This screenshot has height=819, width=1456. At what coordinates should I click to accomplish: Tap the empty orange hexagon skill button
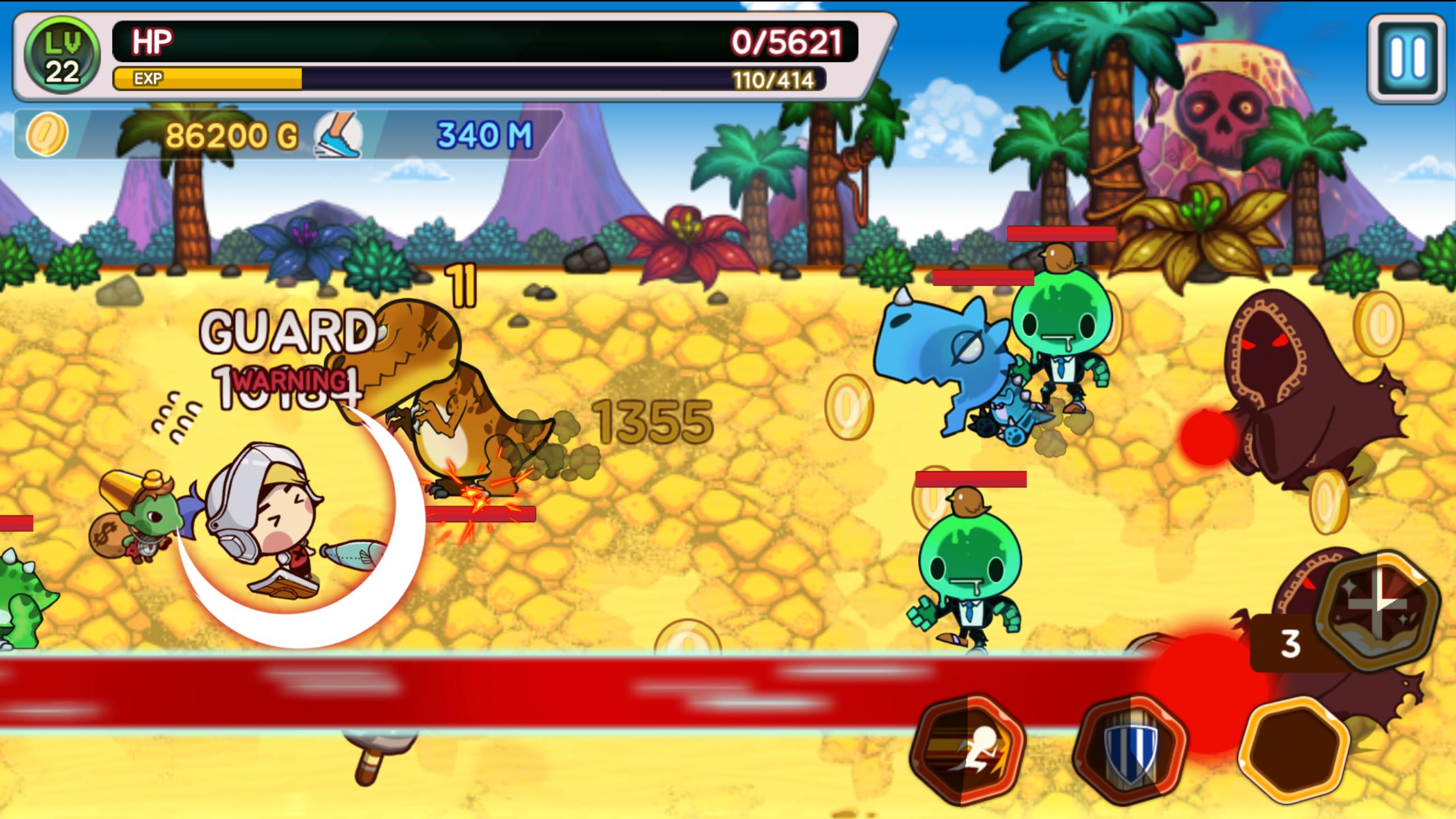point(1294,748)
